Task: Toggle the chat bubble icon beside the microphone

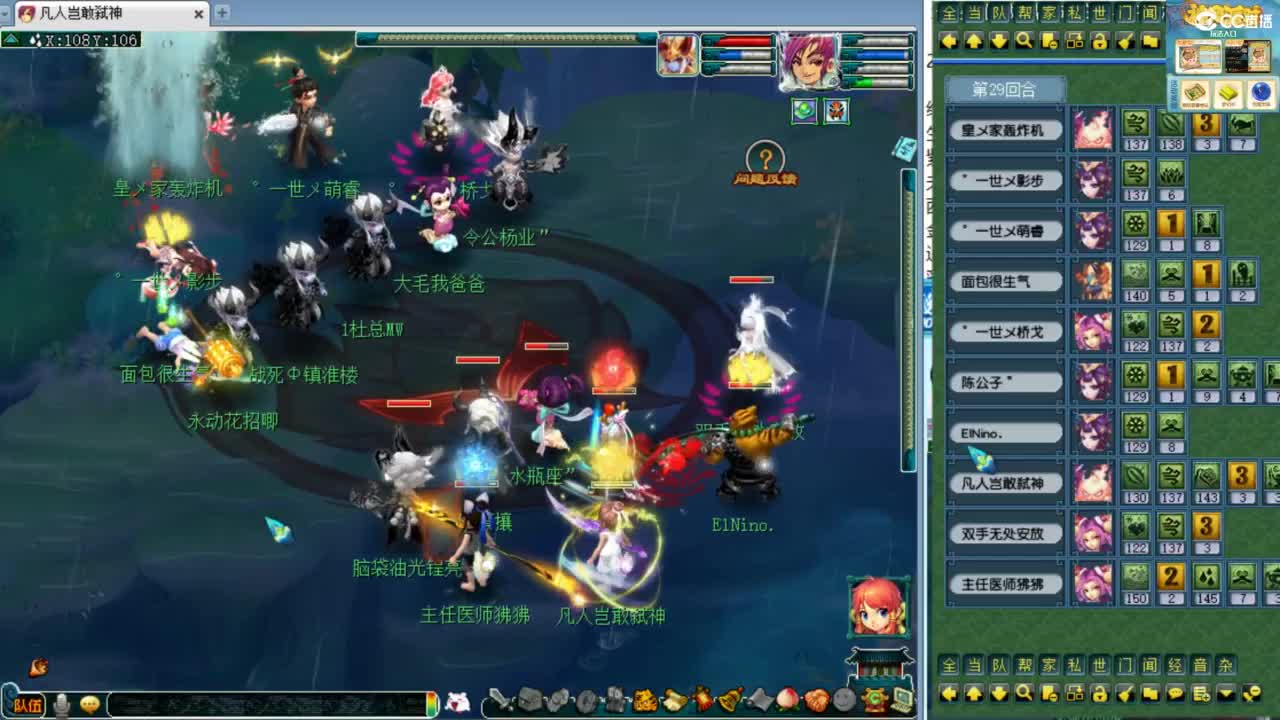Action: coord(90,703)
